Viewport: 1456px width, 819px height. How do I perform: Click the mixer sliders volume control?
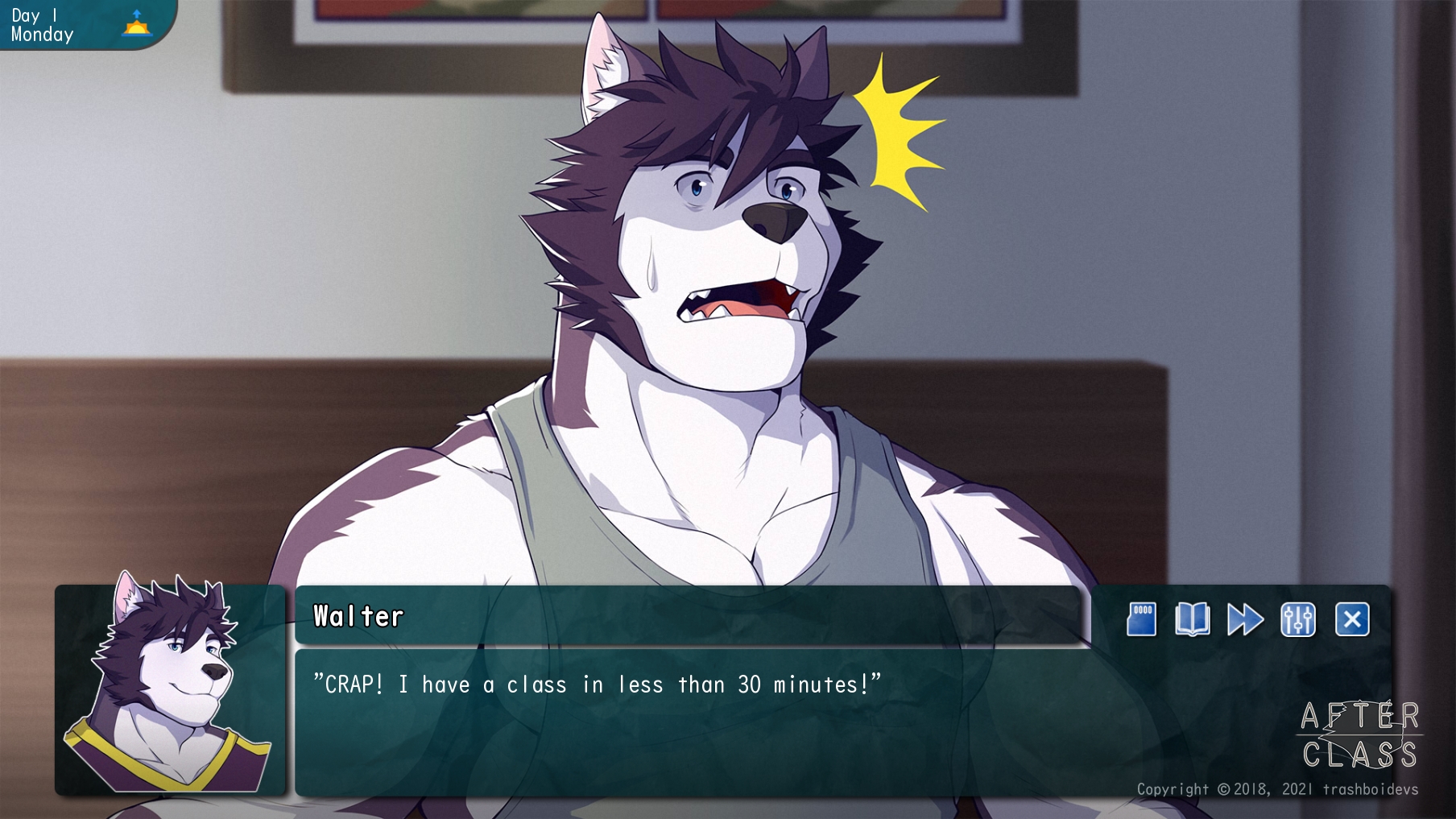pyautogui.click(x=1300, y=620)
